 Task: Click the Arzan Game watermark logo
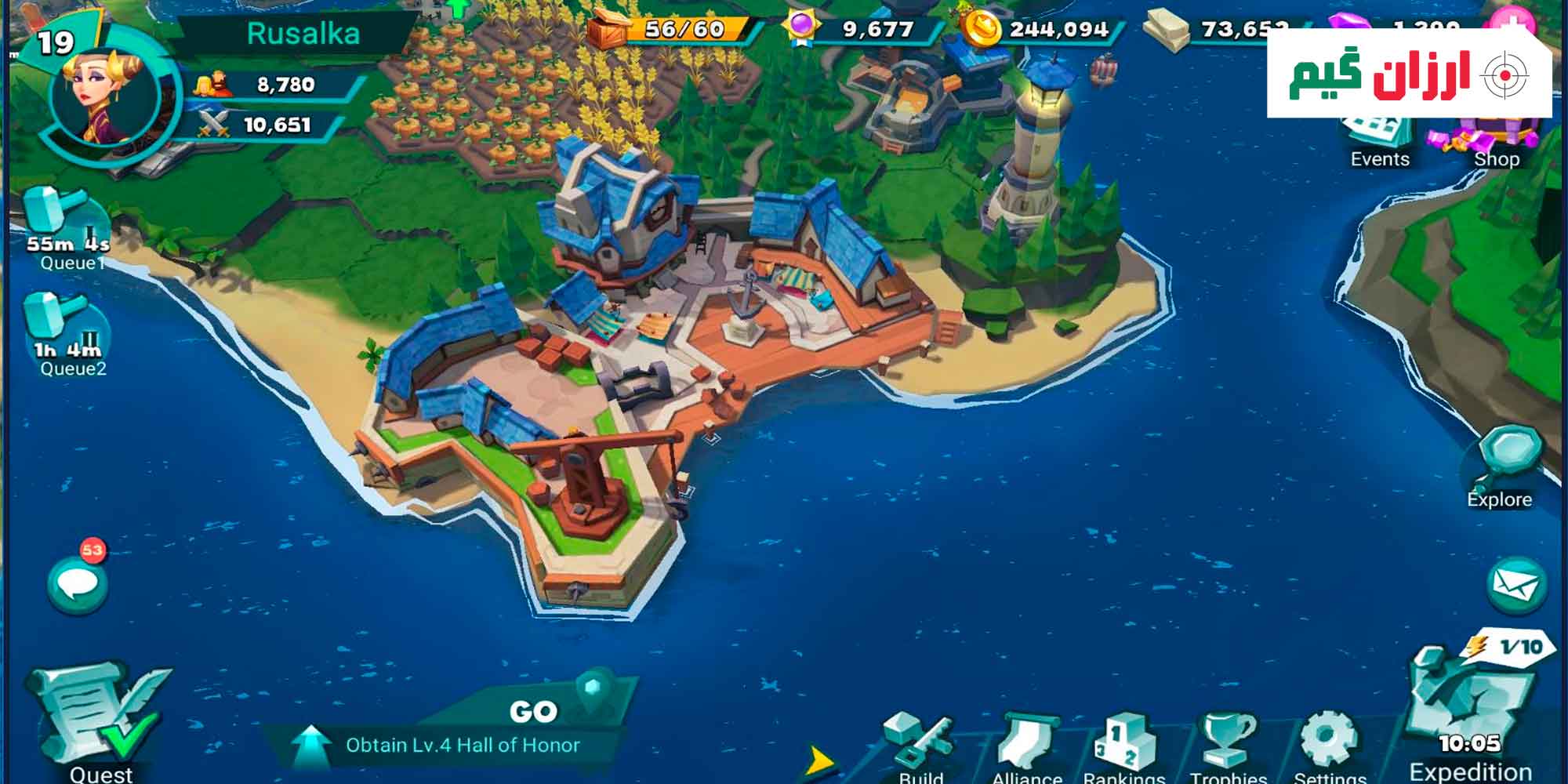tap(1409, 74)
